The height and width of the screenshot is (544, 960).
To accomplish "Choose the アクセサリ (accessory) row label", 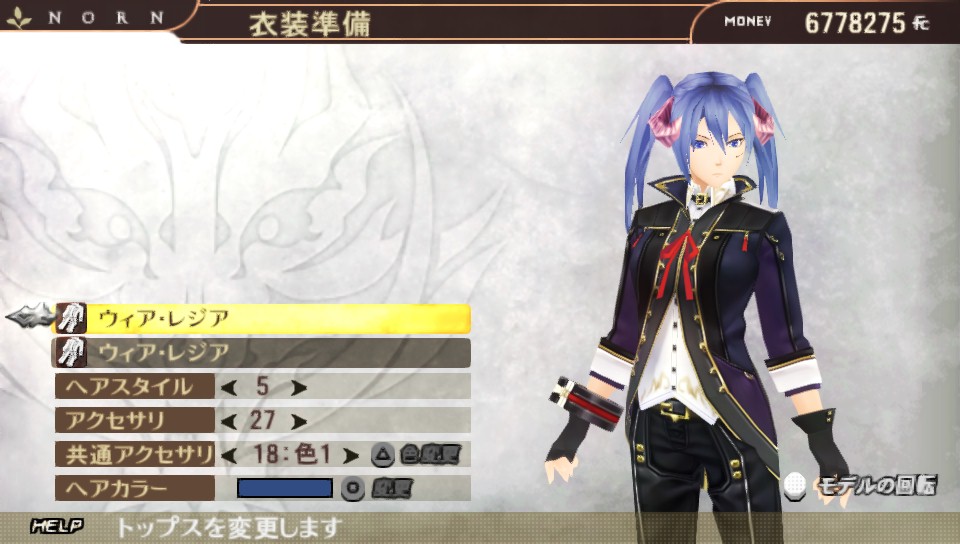I will (x=134, y=421).
